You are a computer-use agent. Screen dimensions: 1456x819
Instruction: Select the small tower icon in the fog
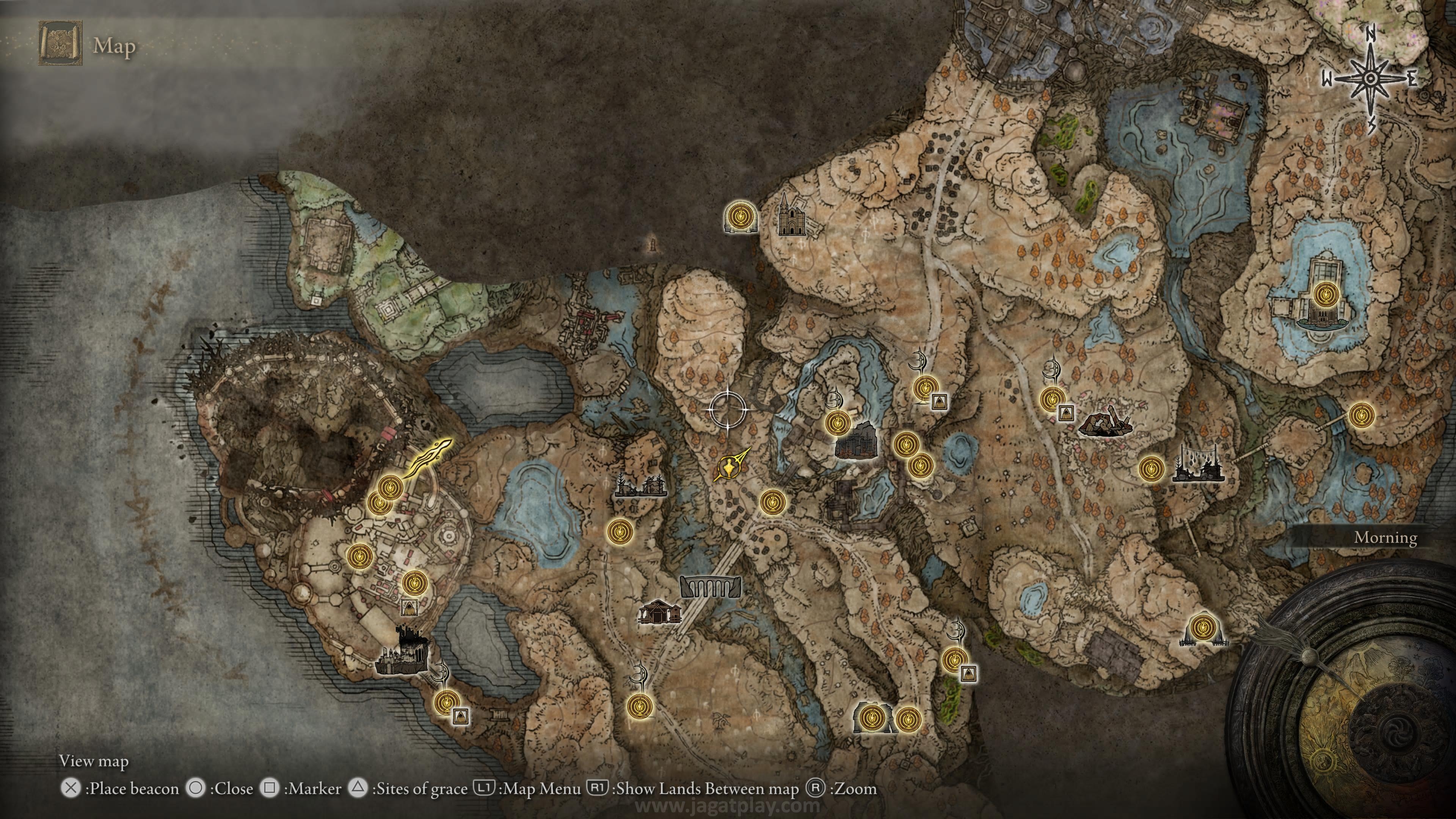click(x=654, y=243)
